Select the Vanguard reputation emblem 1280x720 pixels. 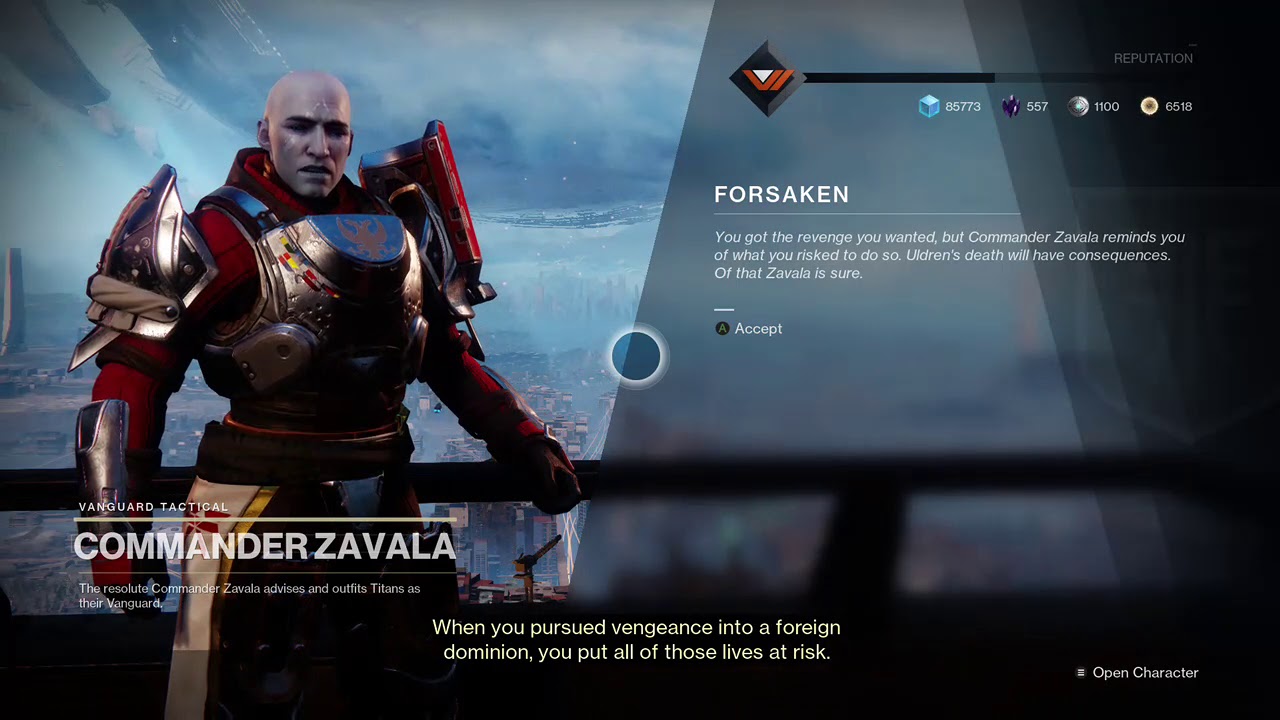[767, 78]
